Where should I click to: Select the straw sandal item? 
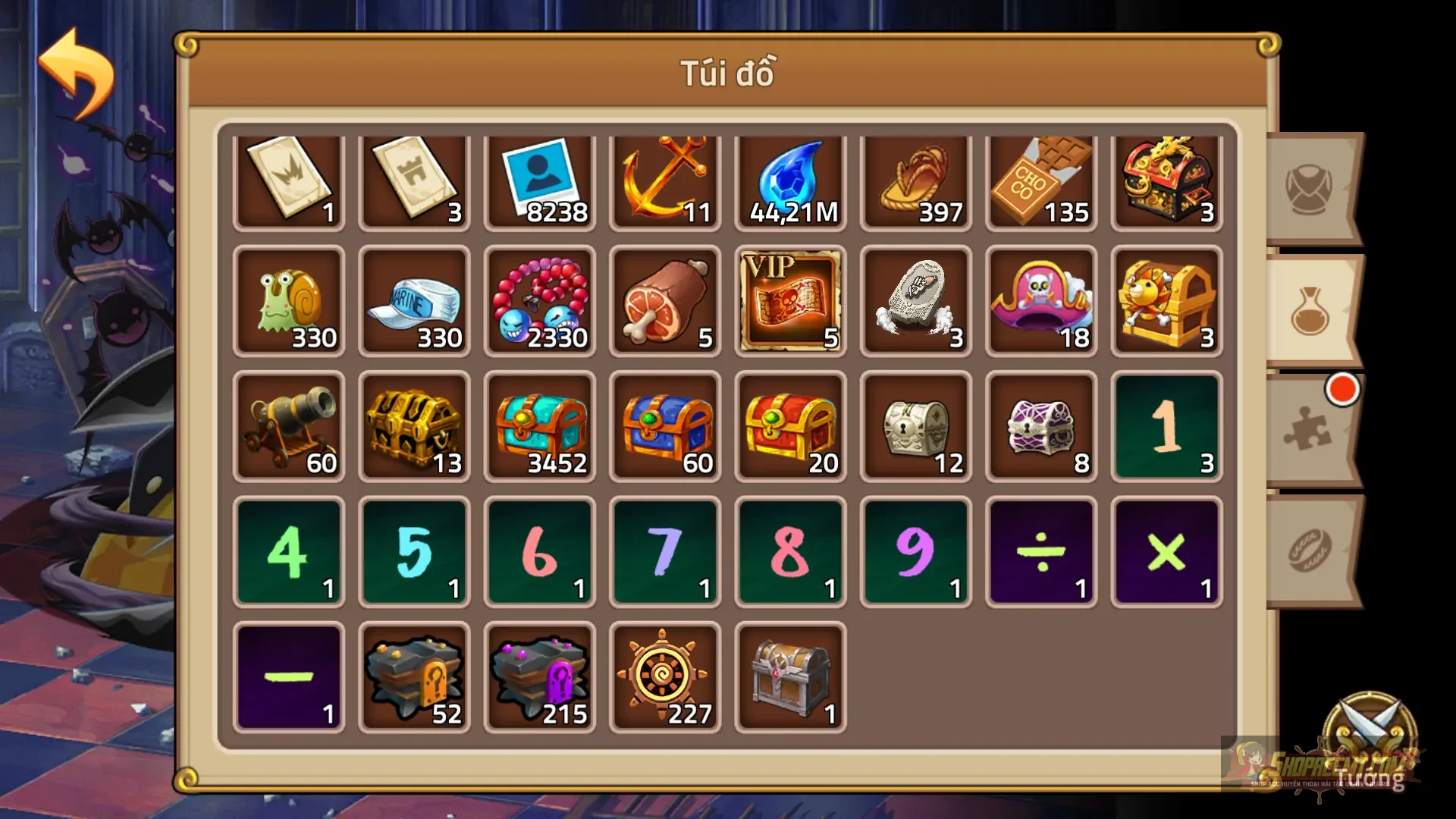click(x=915, y=180)
